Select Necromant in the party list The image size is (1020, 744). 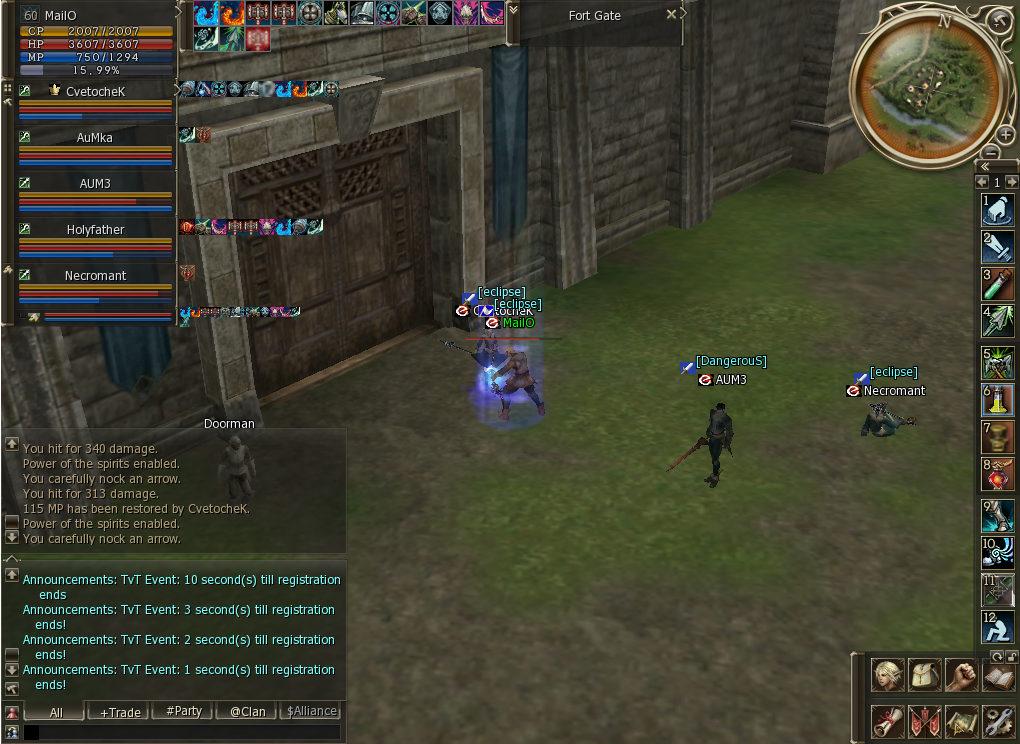(x=95, y=276)
